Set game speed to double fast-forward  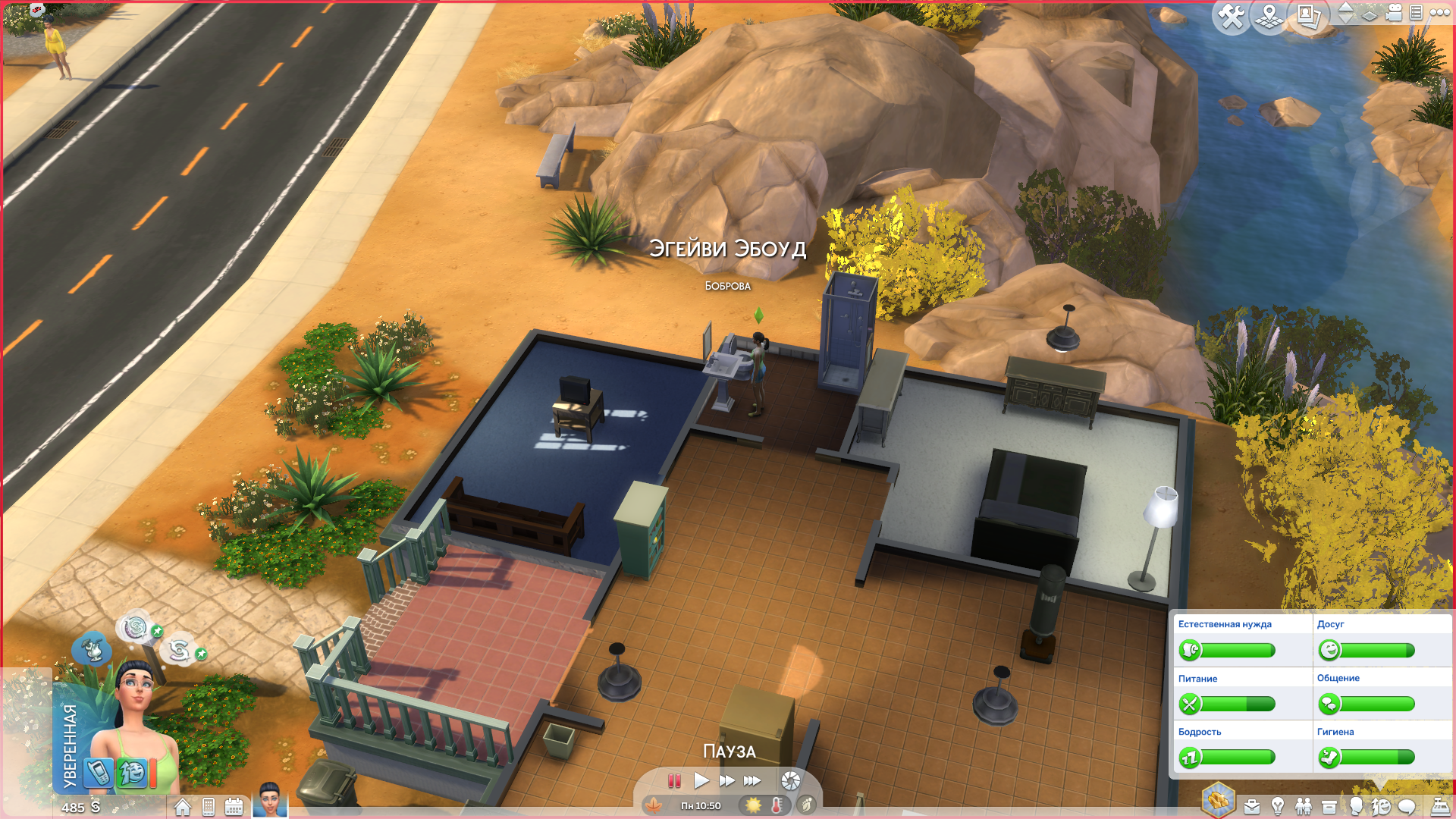click(726, 780)
